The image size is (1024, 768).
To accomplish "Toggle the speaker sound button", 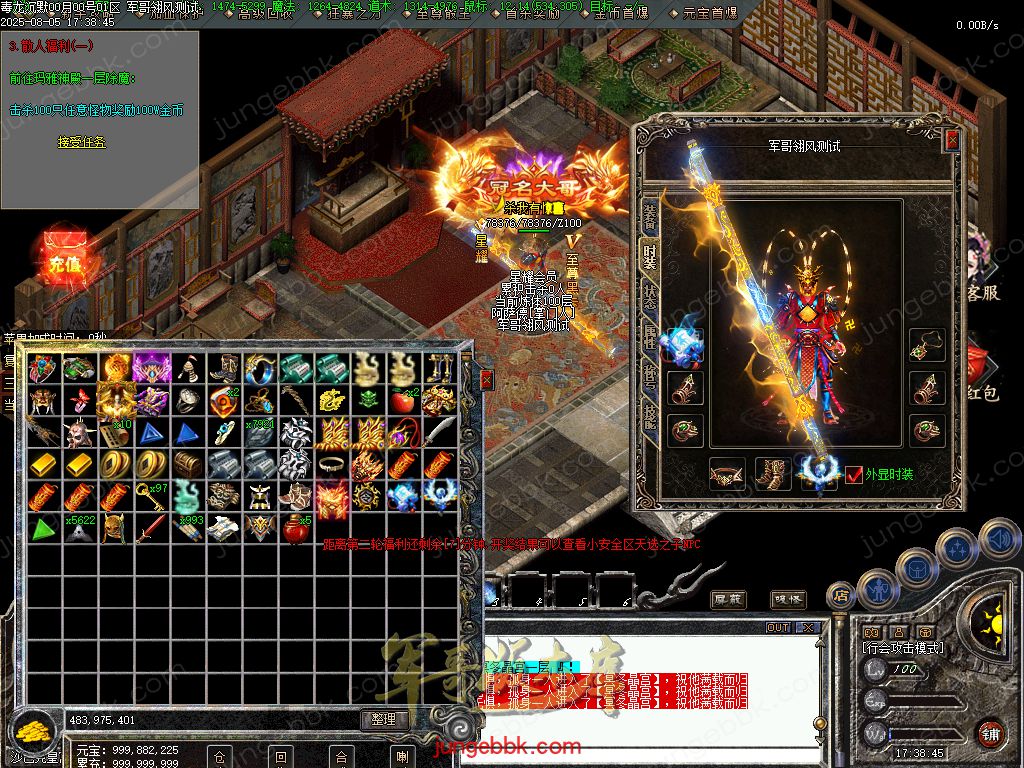I will 1000,539.
